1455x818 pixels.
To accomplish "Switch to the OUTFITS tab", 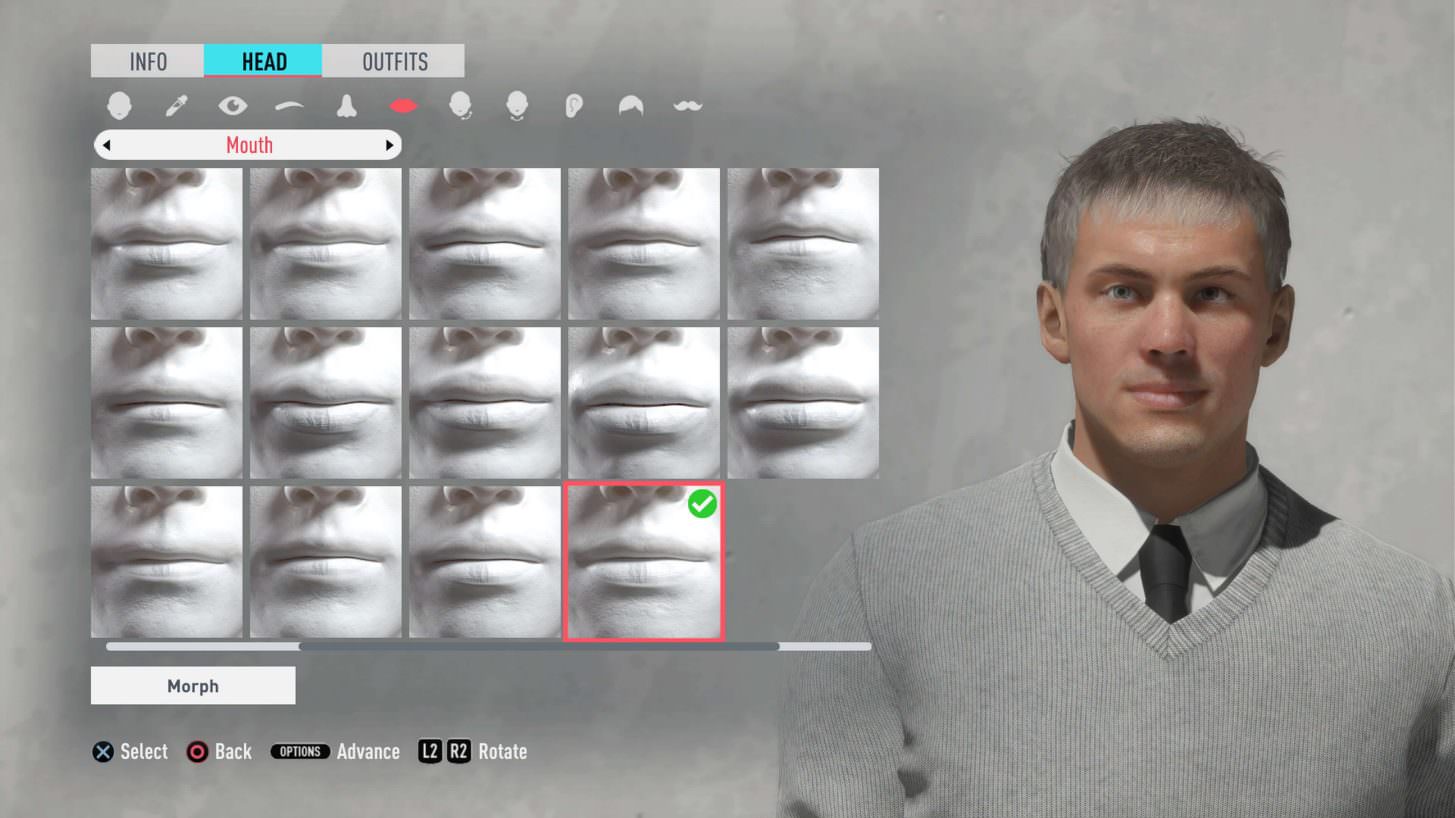I will (394, 61).
